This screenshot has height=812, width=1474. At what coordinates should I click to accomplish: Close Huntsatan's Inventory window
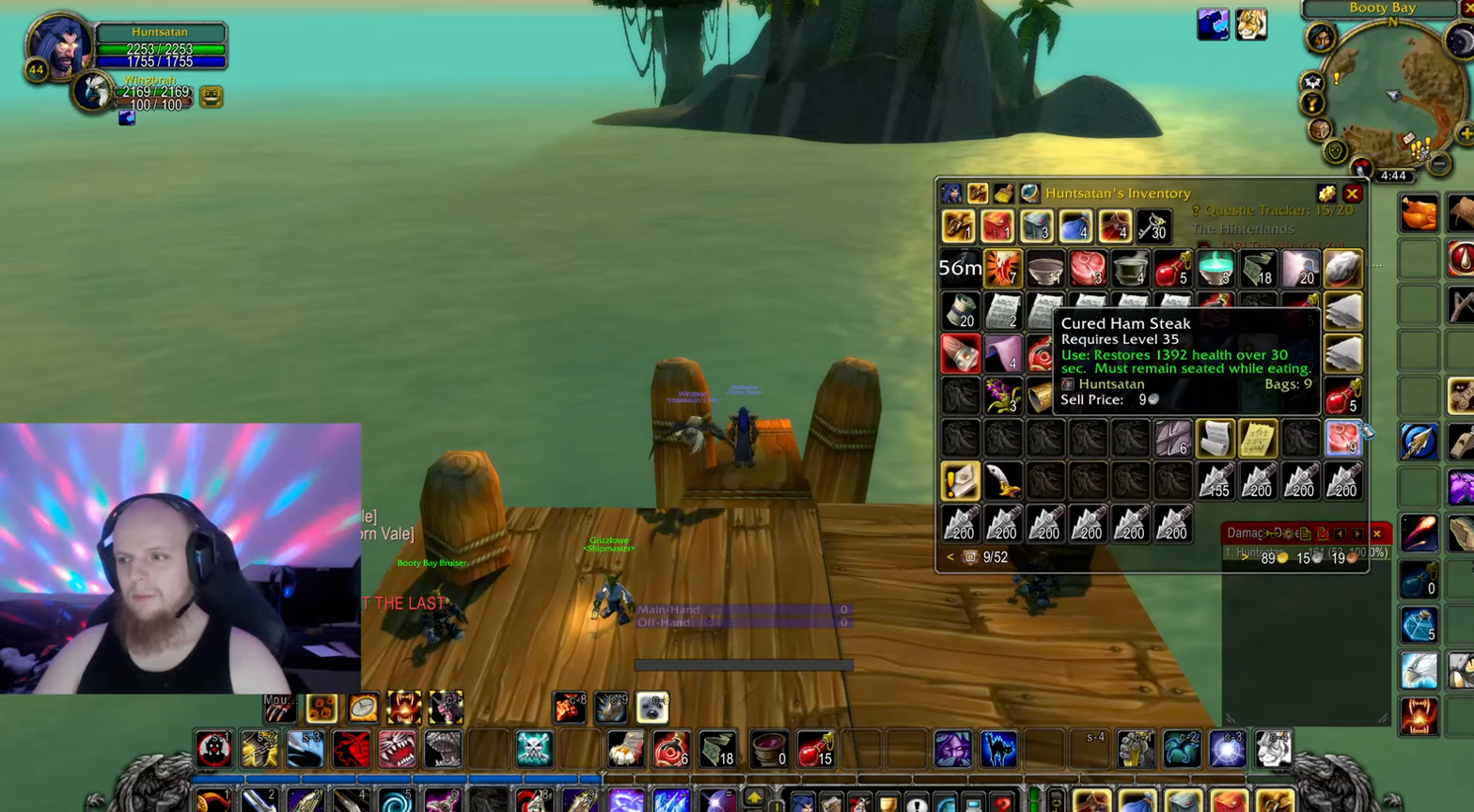(1352, 194)
